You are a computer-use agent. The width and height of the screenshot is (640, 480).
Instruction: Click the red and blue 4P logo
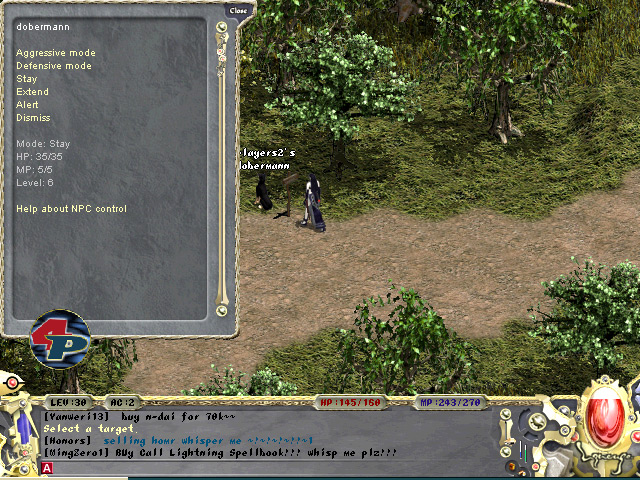coord(60,338)
